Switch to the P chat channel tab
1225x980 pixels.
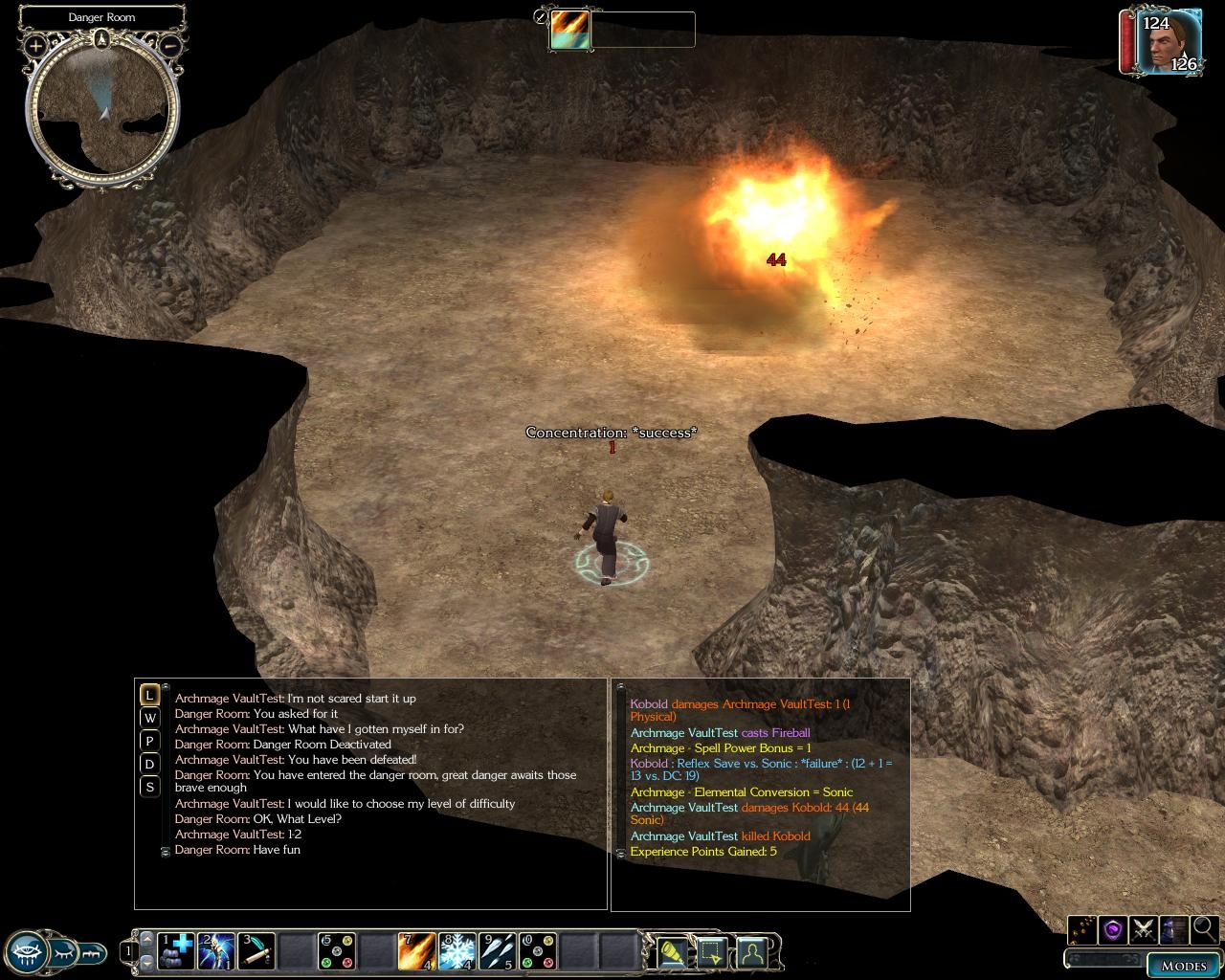(x=149, y=741)
